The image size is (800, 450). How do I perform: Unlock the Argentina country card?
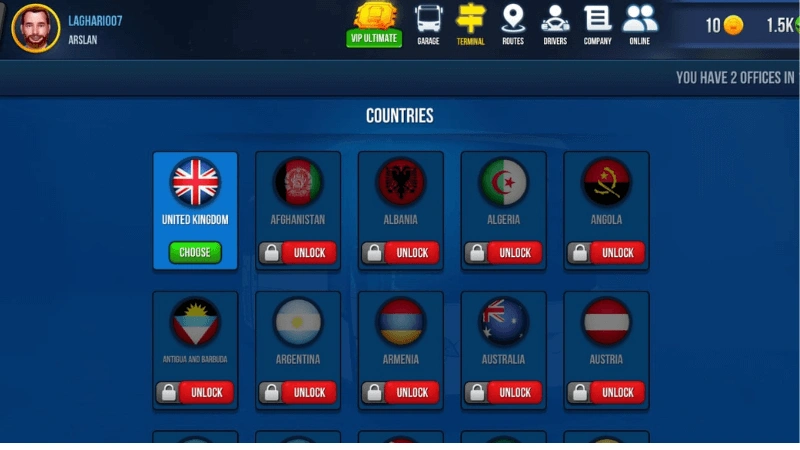coord(308,392)
